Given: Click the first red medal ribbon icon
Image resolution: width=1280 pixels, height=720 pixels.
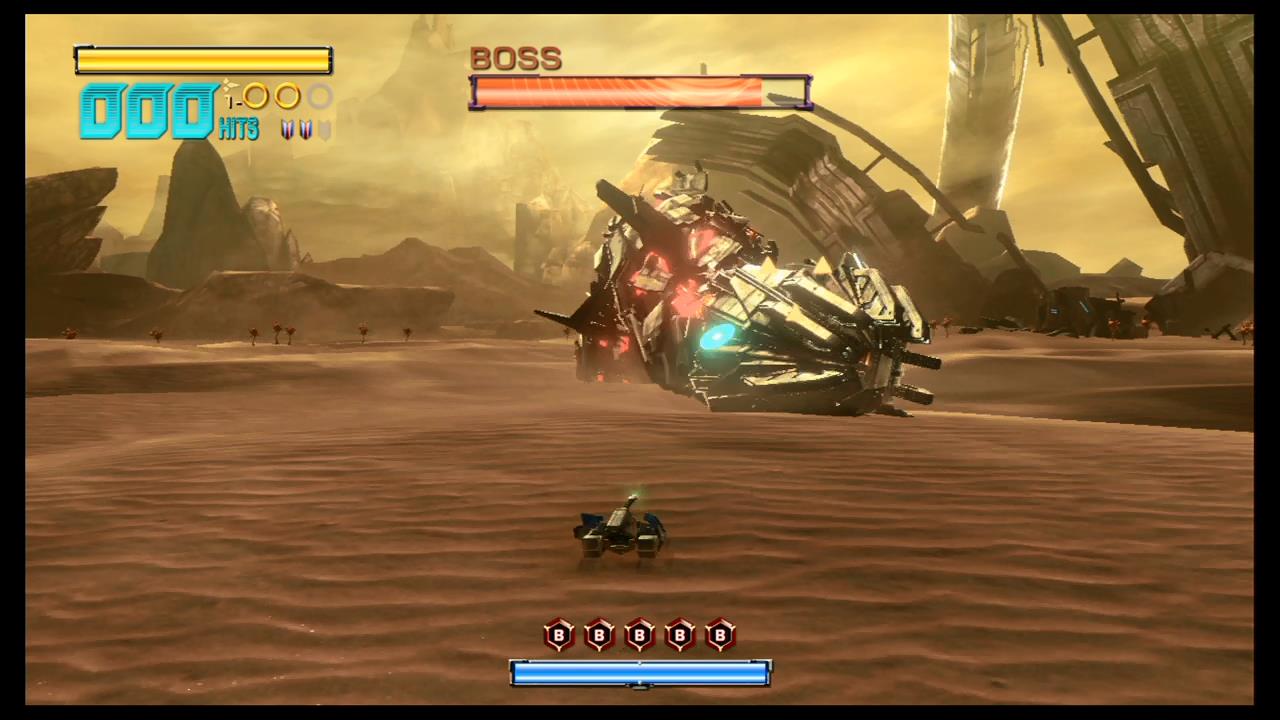Looking at the screenshot, I should (x=286, y=130).
